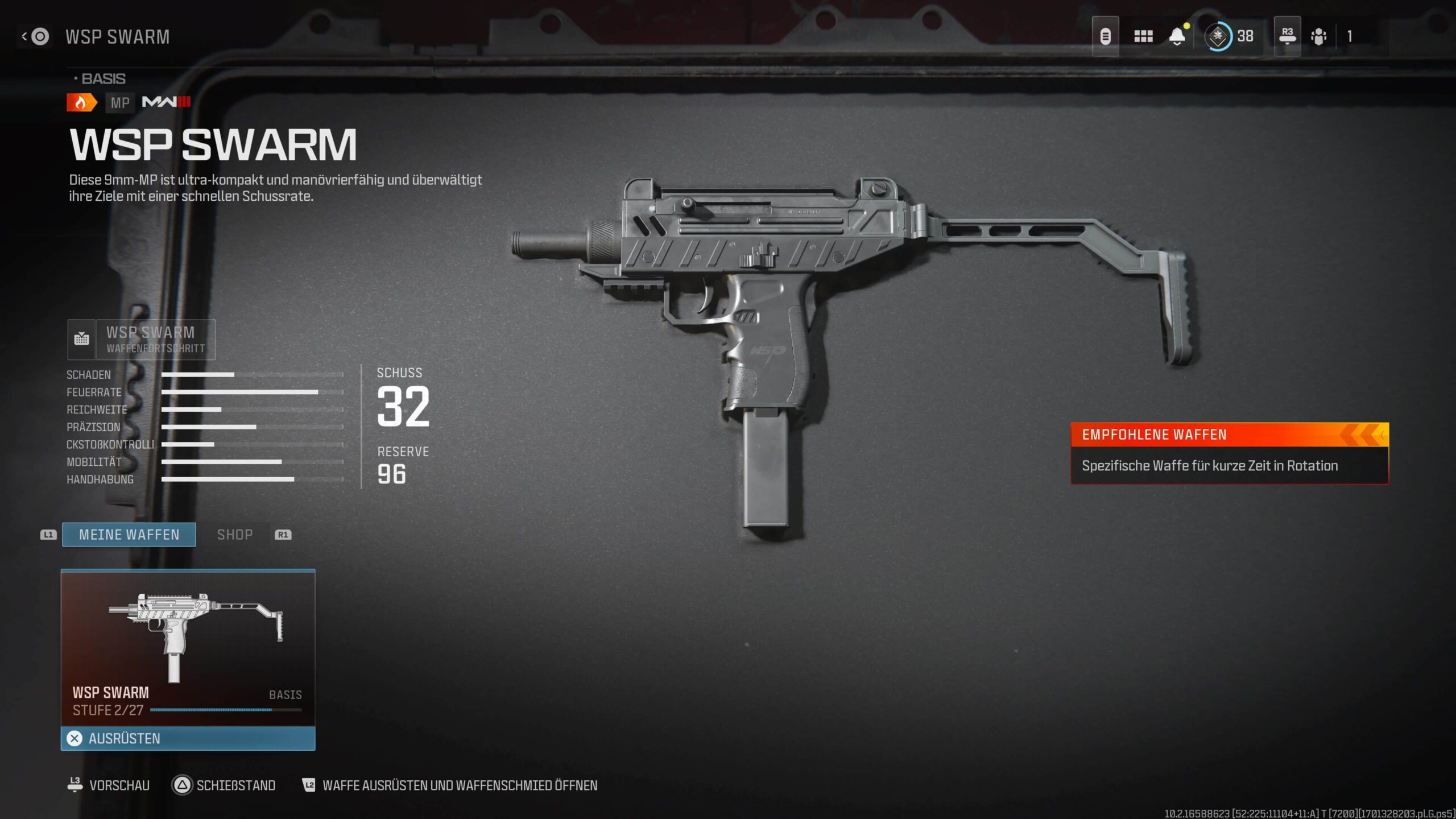The height and width of the screenshot is (819, 1456).
Task: Open the party members icon
Action: click(x=1318, y=37)
